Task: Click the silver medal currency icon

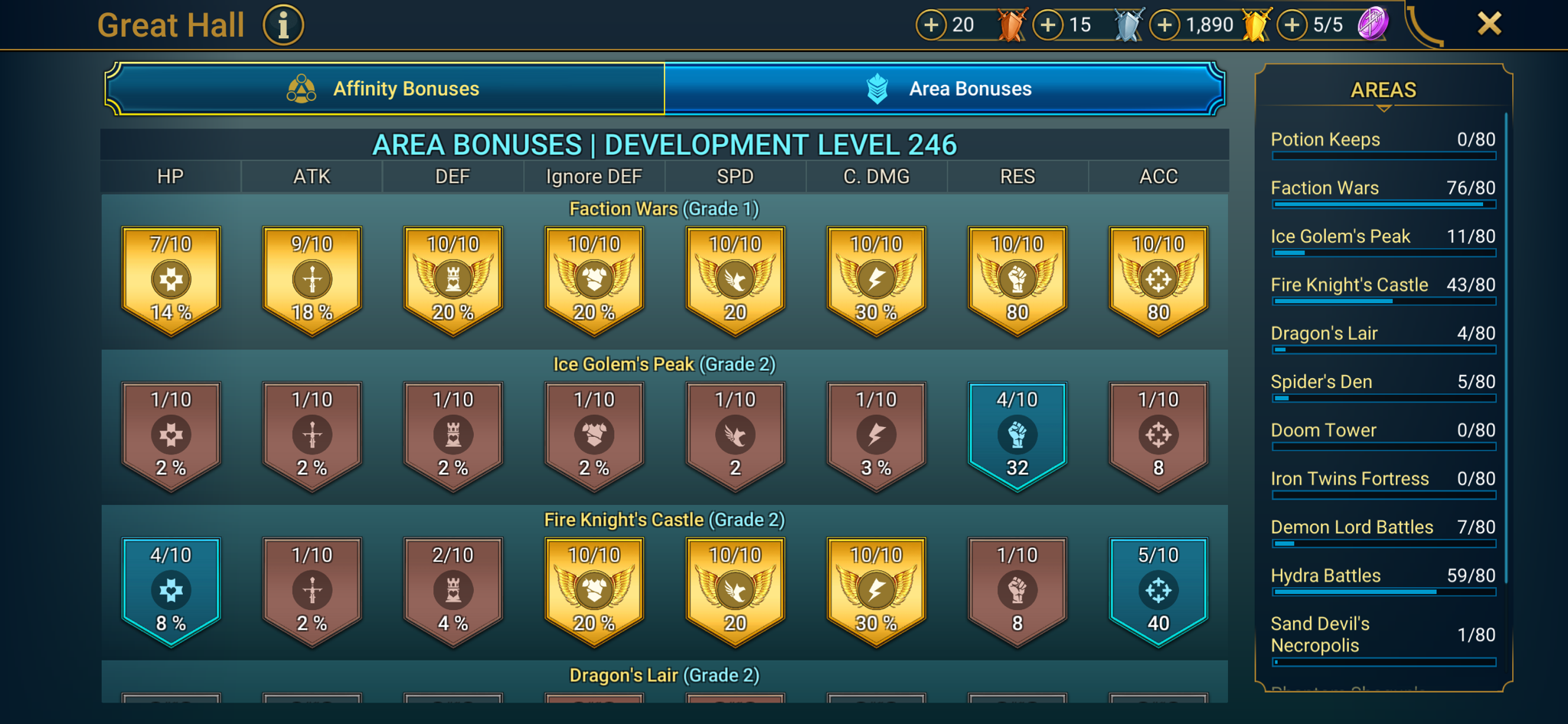Action: (x=1128, y=24)
